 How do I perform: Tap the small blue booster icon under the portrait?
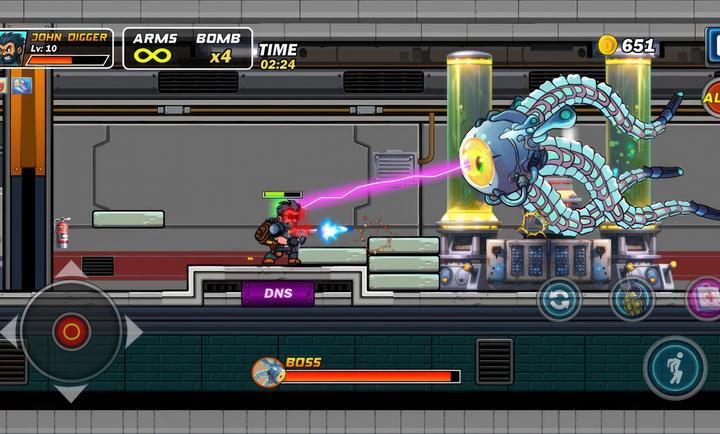coord(21,86)
